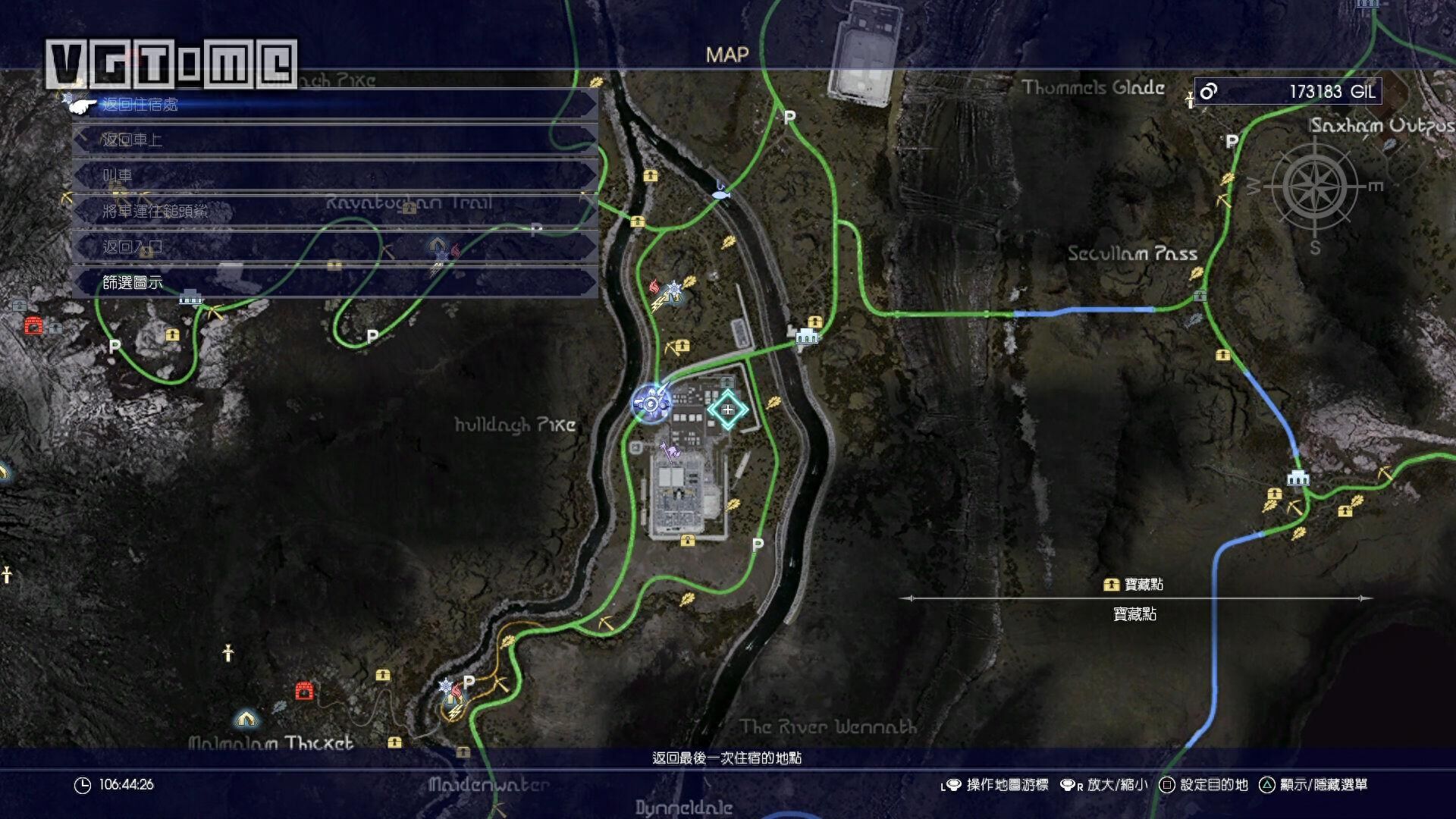
Task: Select 返回住宿處 menu entry
Action: 334,105
